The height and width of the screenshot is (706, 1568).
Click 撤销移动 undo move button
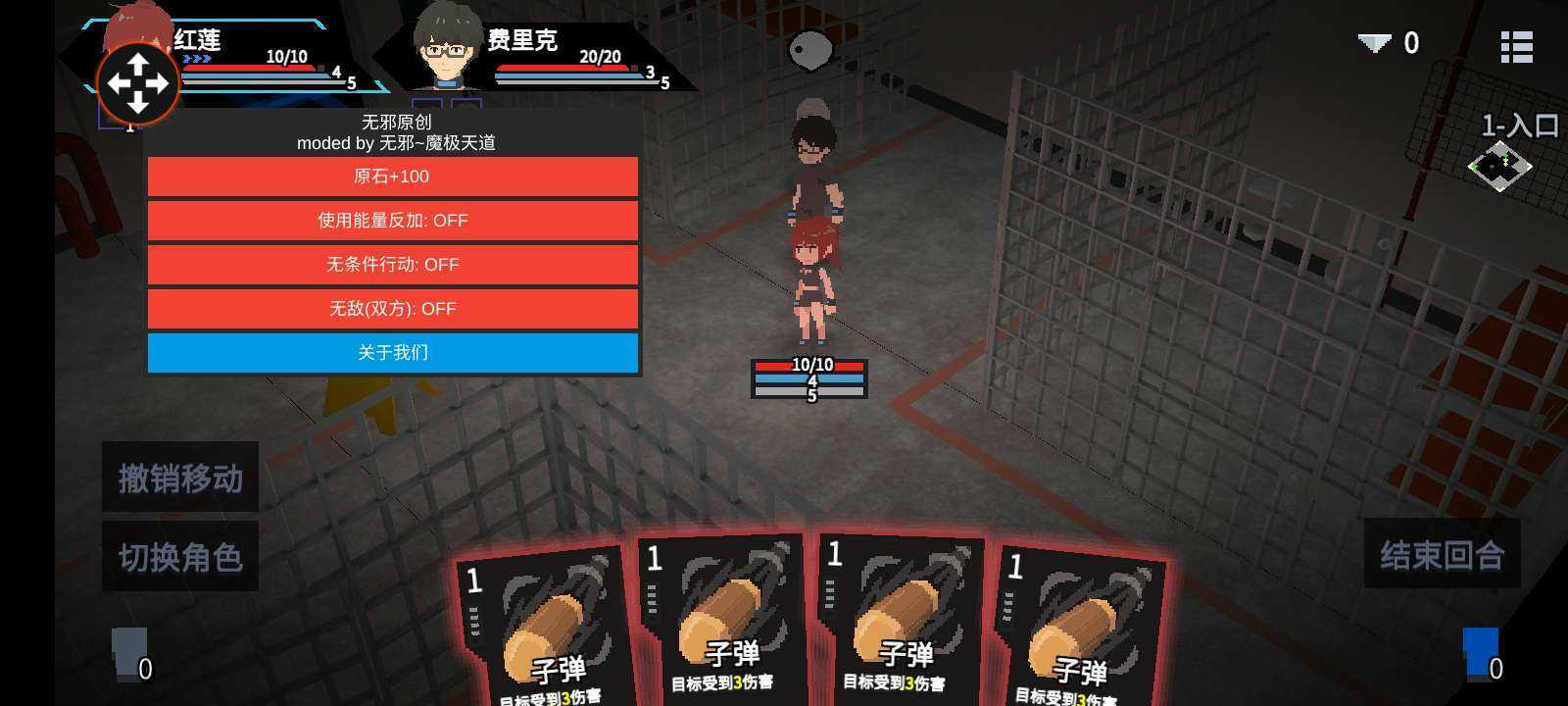point(180,478)
